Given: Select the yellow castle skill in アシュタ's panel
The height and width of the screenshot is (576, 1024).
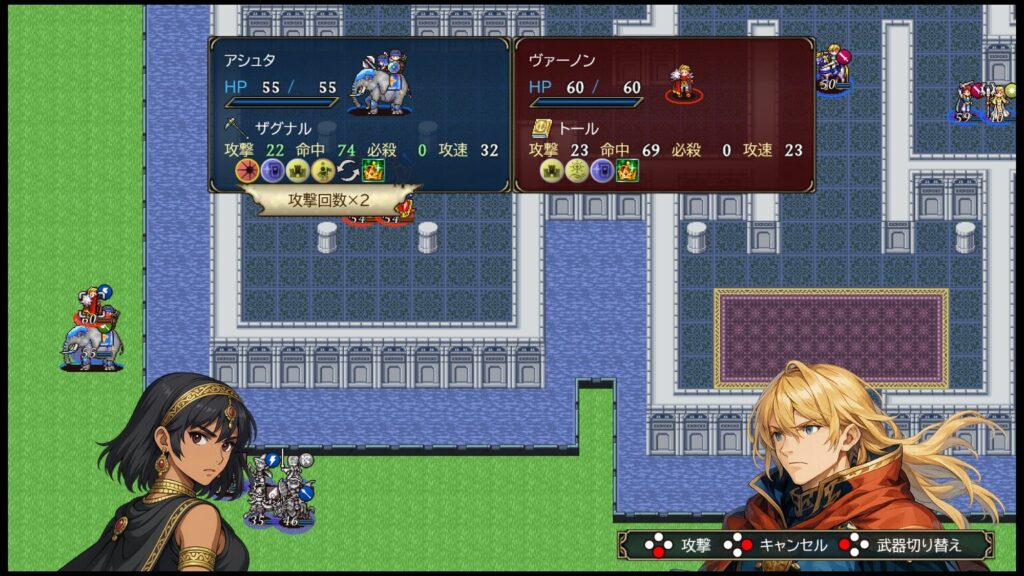Looking at the screenshot, I should pyautogui.click(x=297, y=171).
